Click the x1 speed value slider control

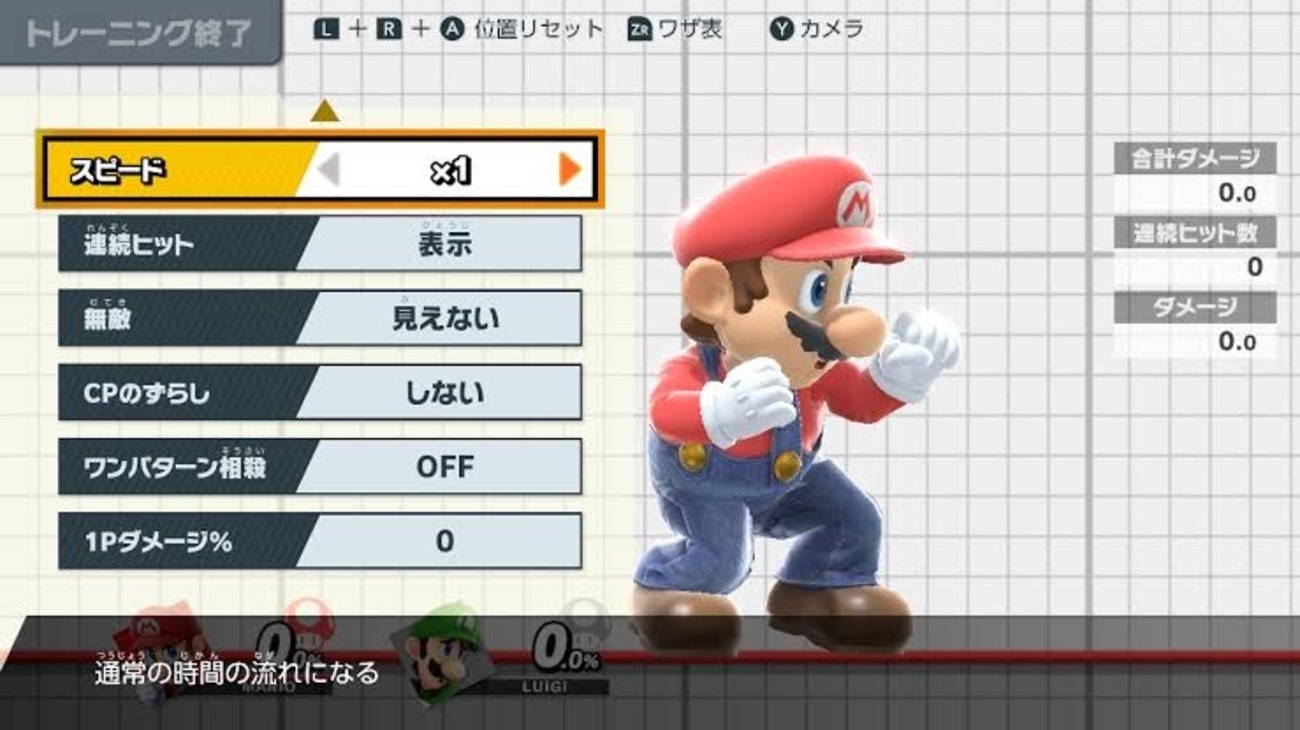tap(450, 166)
